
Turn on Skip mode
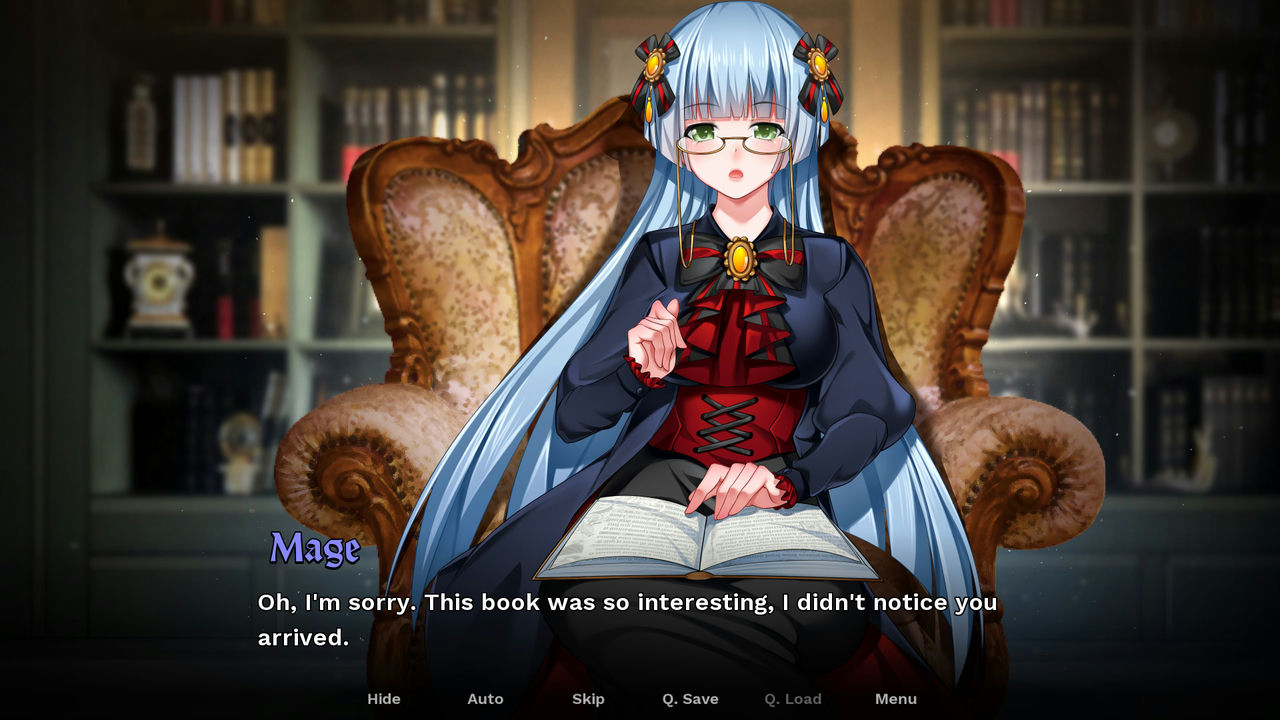tap(588, 699)
